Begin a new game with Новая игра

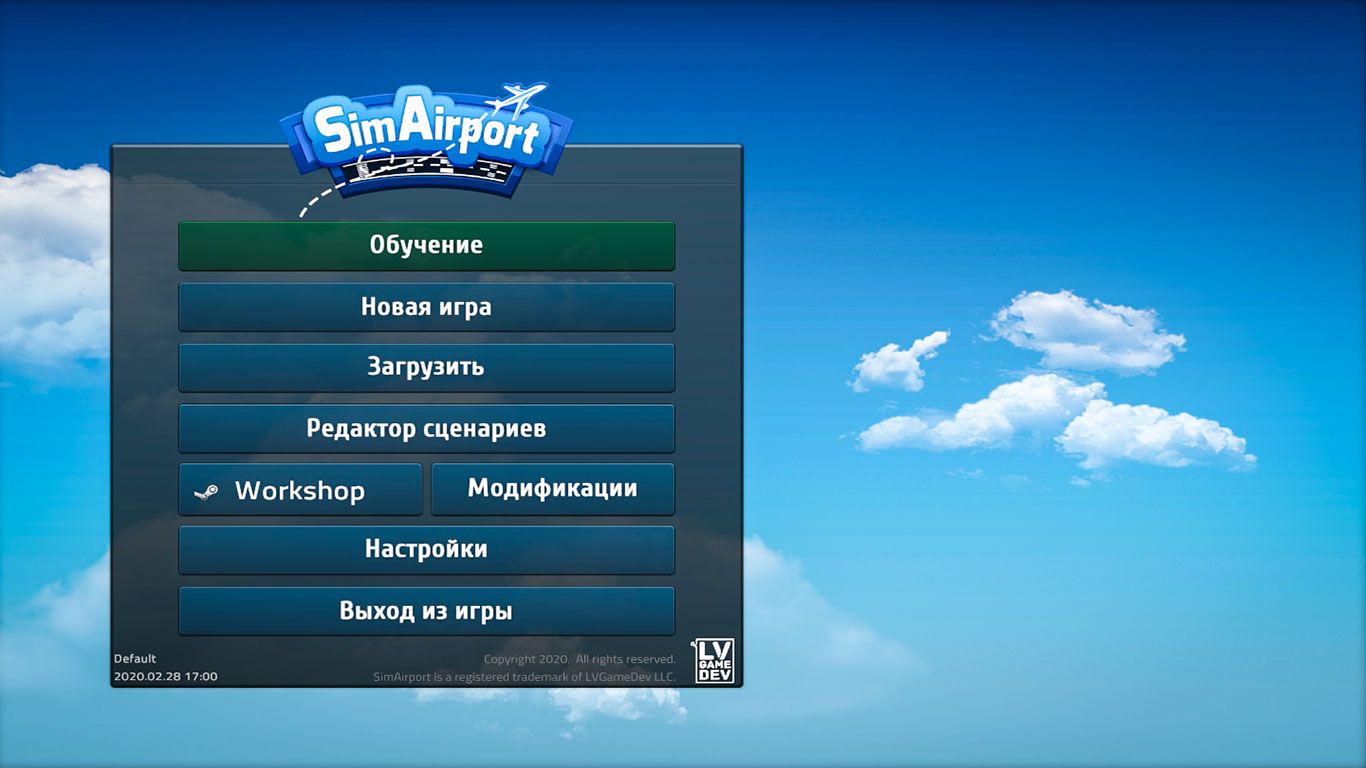[x=427, y=307]
